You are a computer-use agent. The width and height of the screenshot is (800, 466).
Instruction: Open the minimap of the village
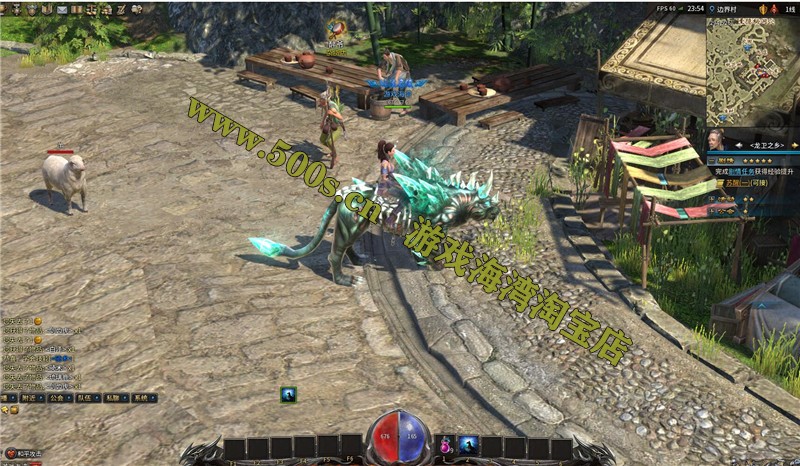[x=752, y=71]
